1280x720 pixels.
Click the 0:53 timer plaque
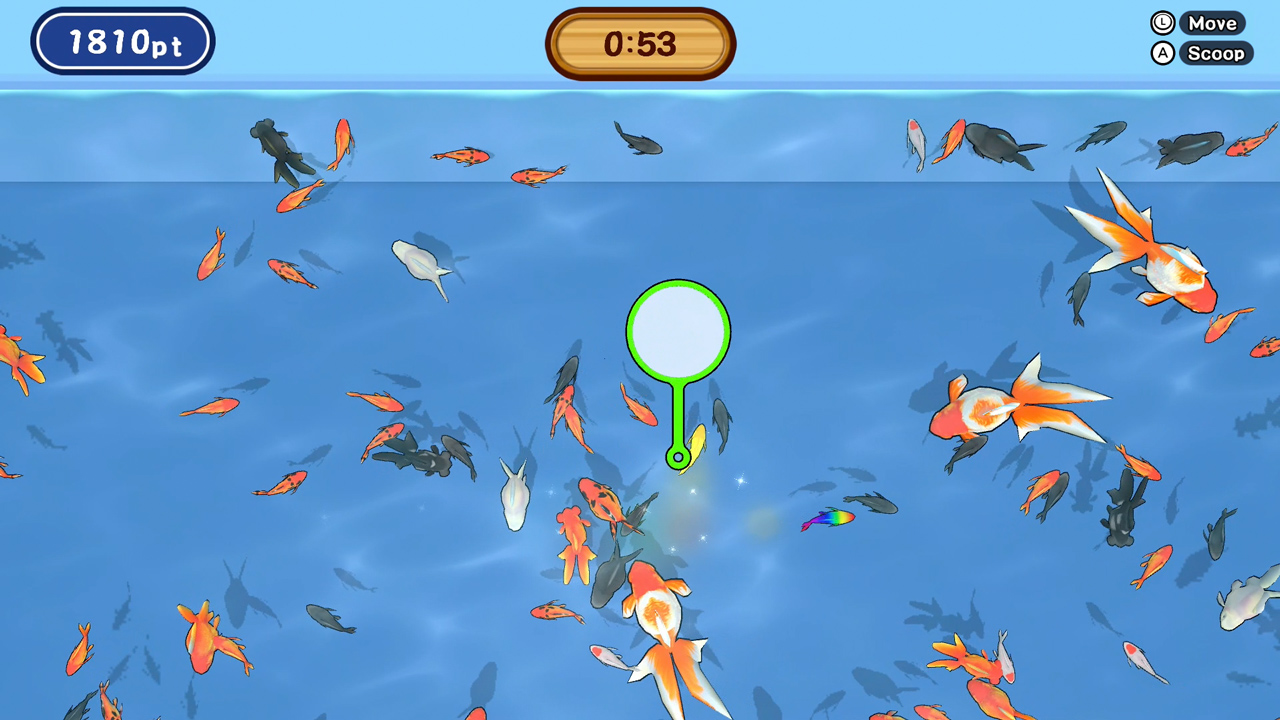[x=639, y=41]
